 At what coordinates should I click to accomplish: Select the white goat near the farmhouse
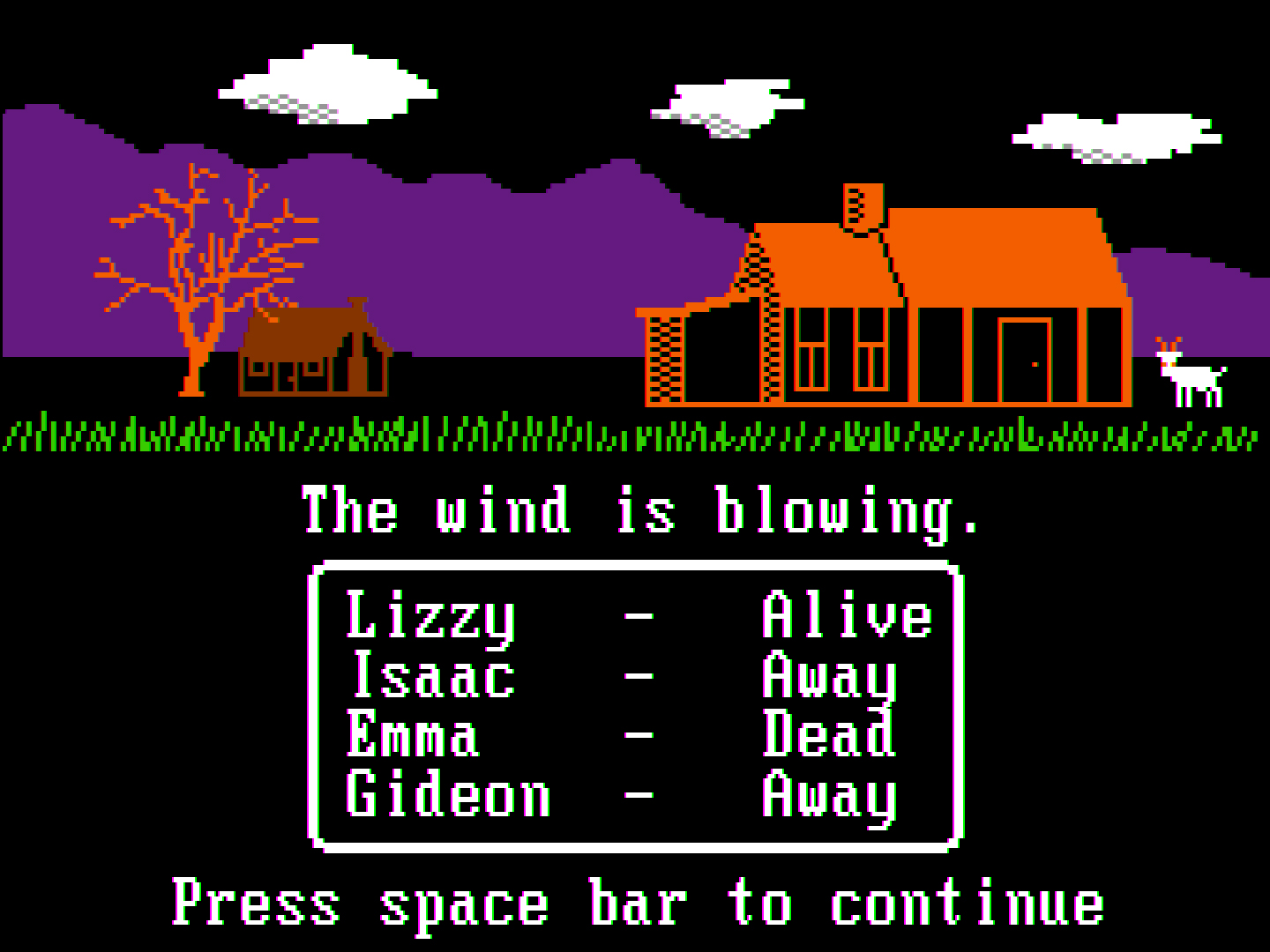pyautogui.click(x=1191, y=375)
